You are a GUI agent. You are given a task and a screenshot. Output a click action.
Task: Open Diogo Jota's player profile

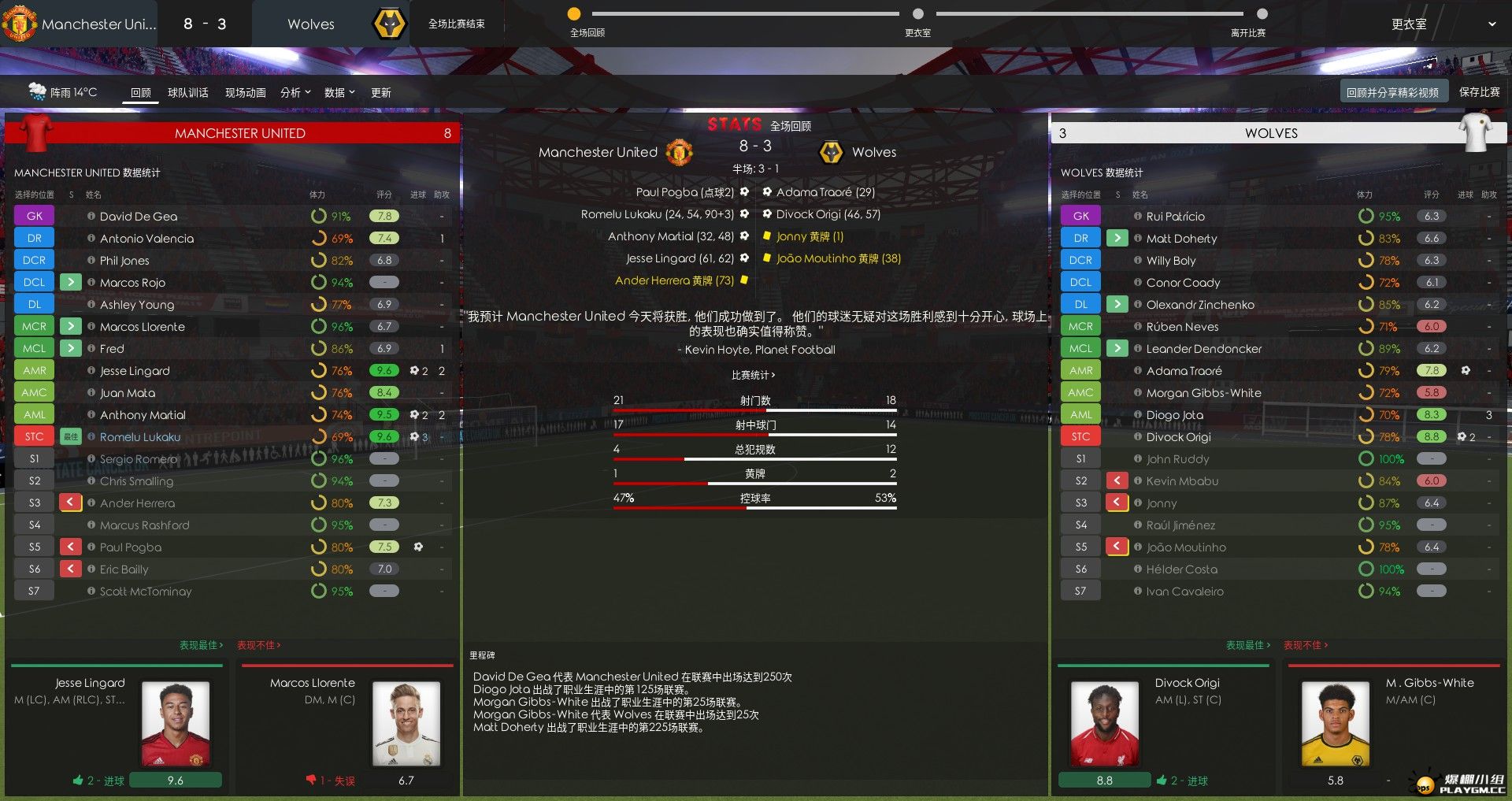[x=1174, y=415]
